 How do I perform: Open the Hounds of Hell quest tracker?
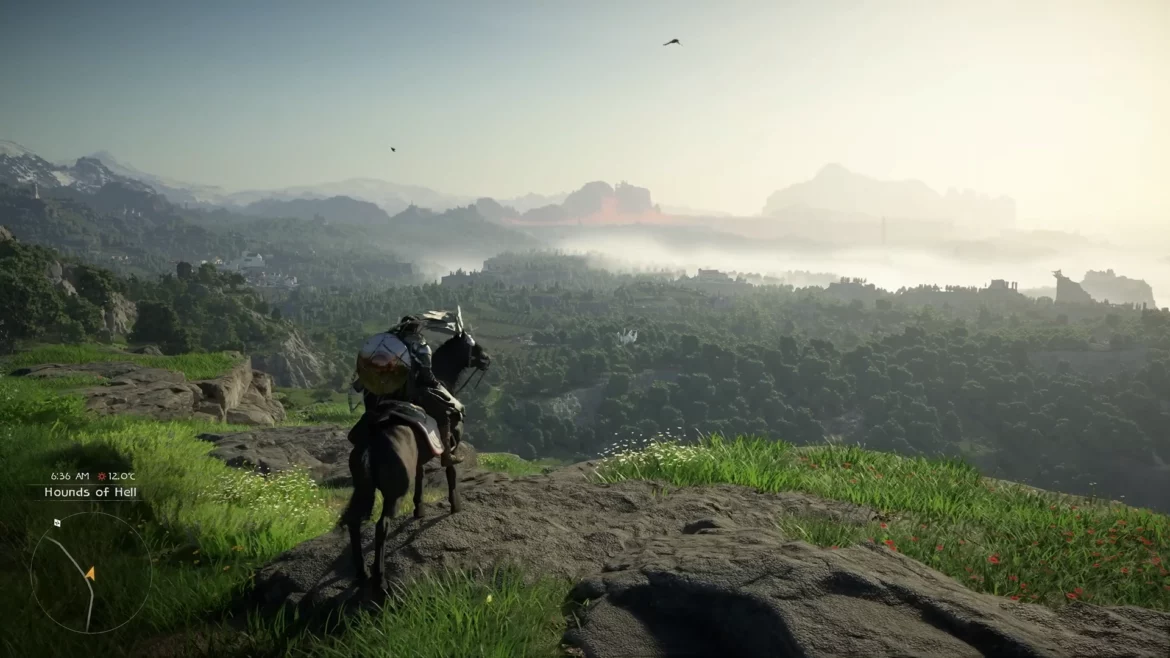[90, 492]
